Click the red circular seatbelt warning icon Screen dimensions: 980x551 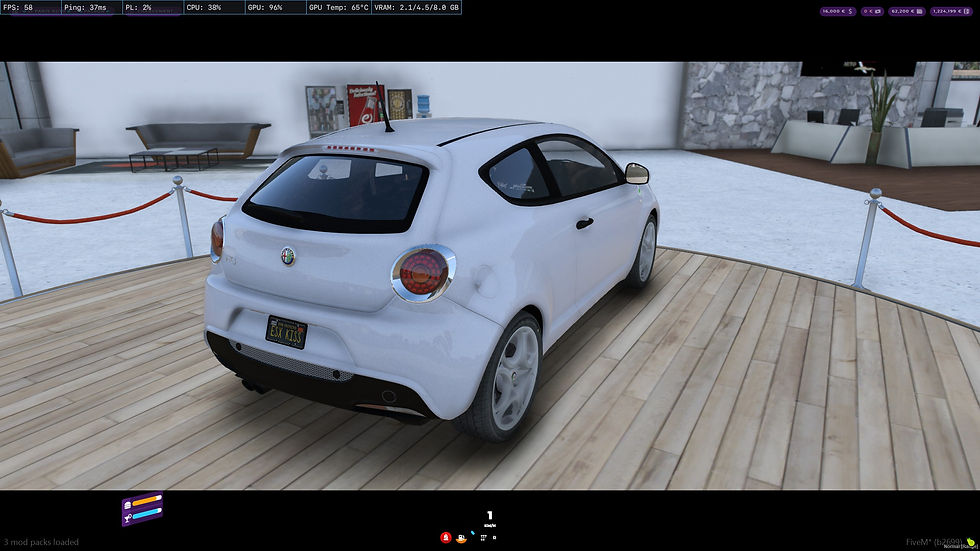click(x=445, y=537)
